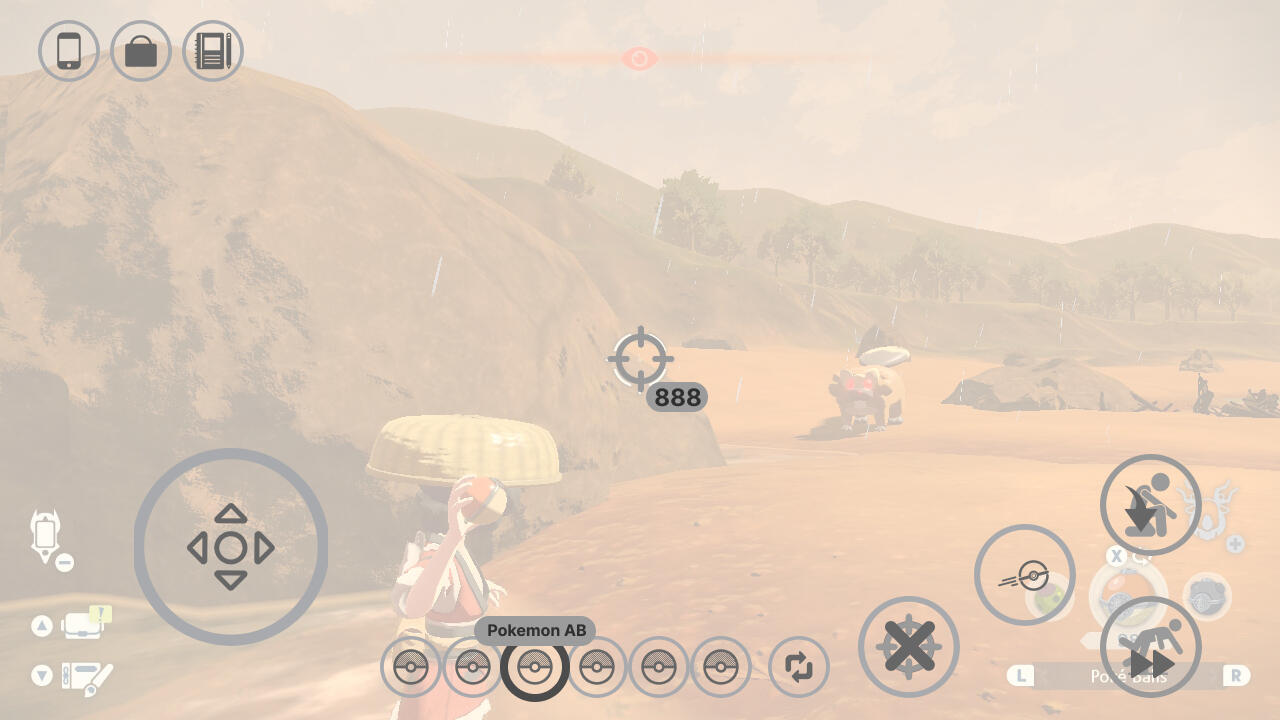The width and height of the screenshot is (1280, 720).
Task: Tap the right arrow on the D-pad
Action: pos(264,548)
